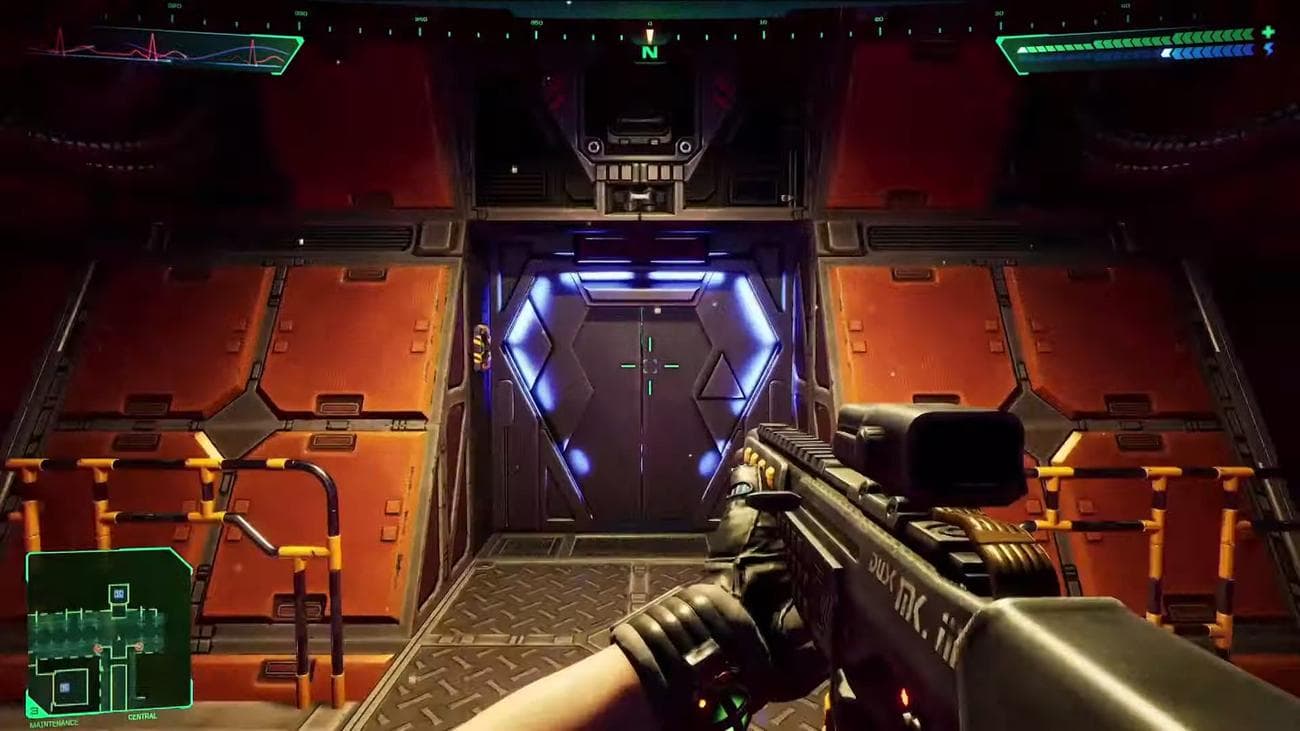Click the health cross icon on the HUD
Image resolution: width=1300 pixels, height=731 pixels.
(x=1267, y=31)
